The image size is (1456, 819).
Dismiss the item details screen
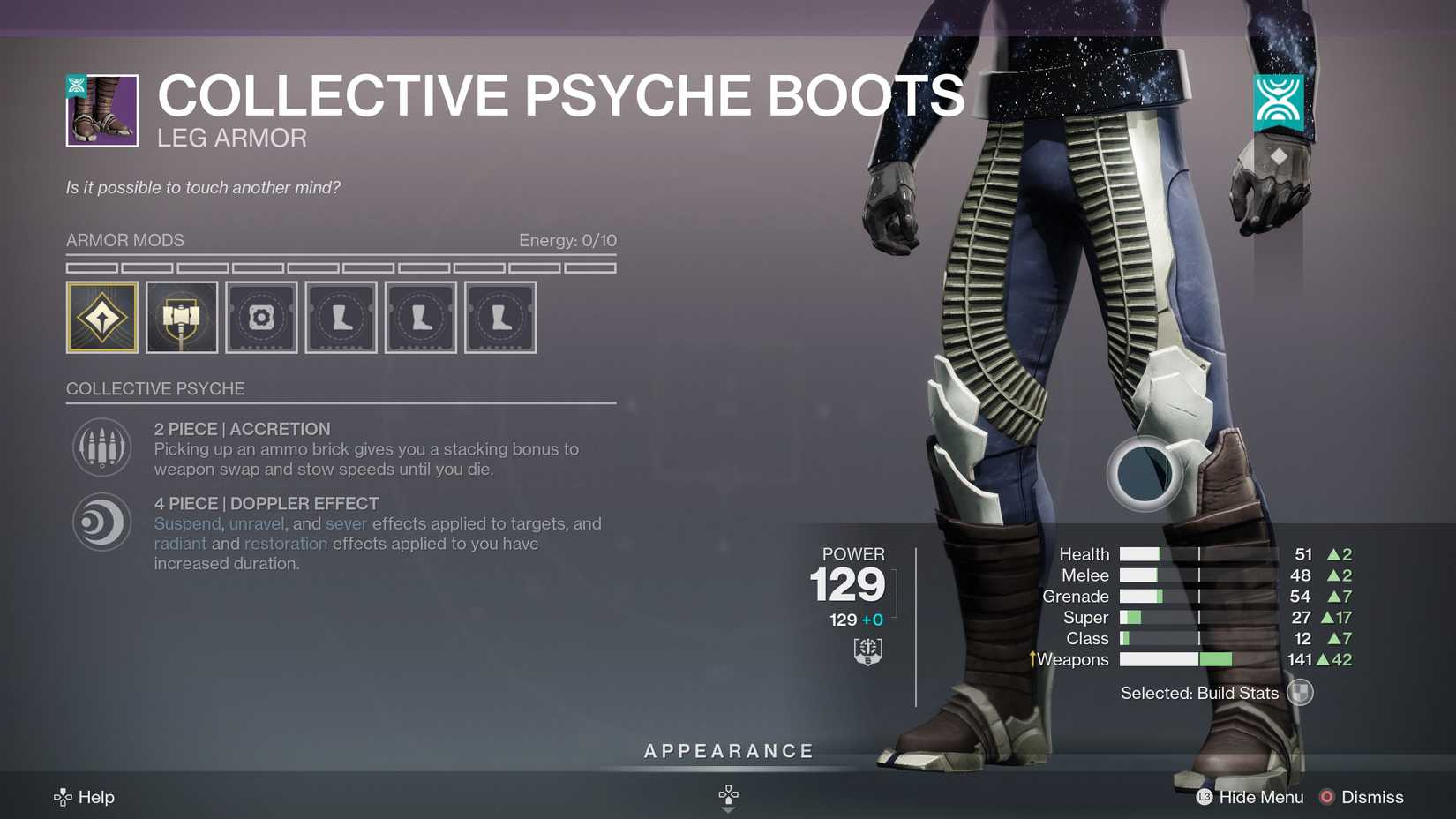1370,797
